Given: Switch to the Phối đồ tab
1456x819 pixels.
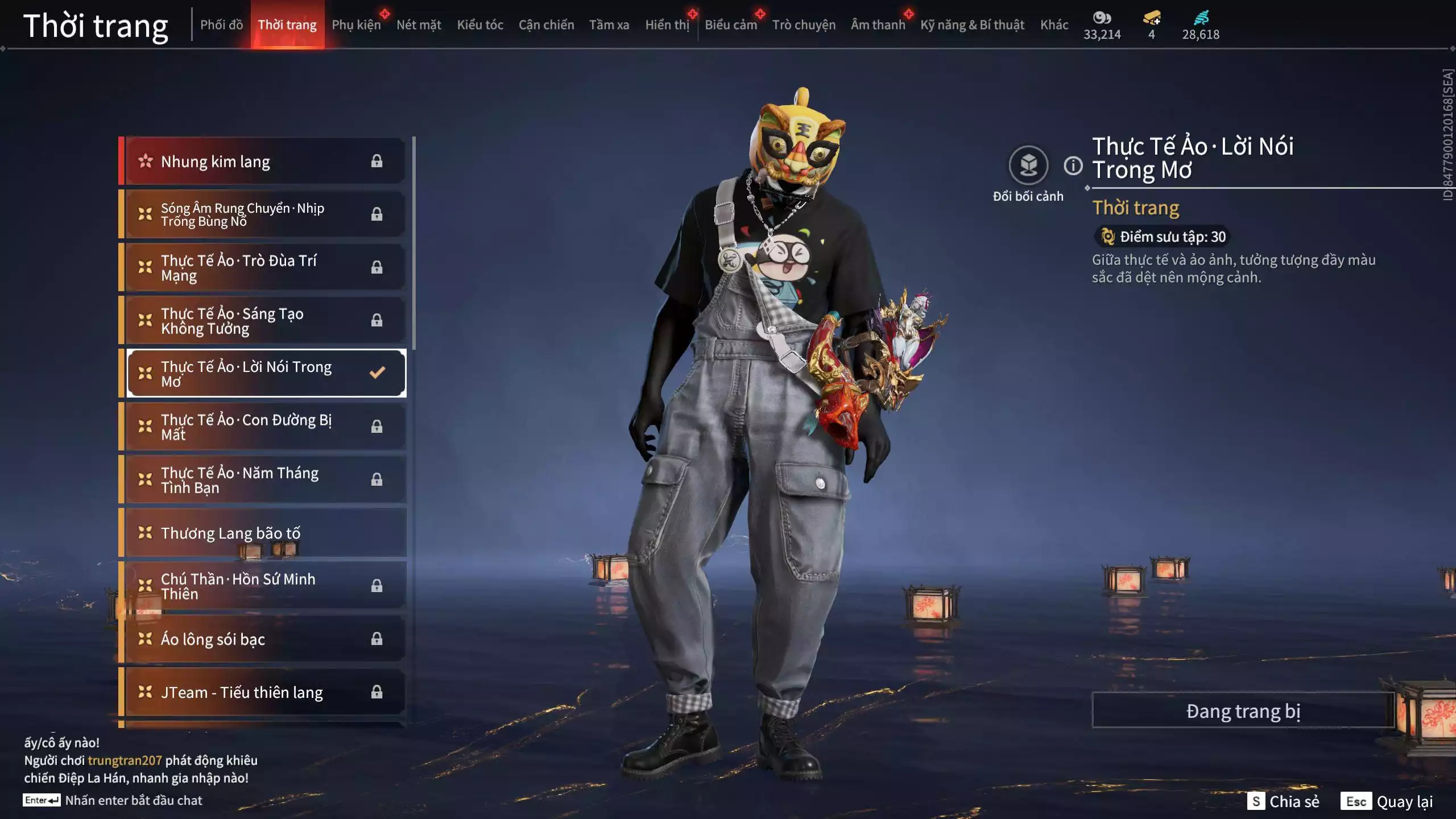Looking at the screenshot, I should (221, 25).
